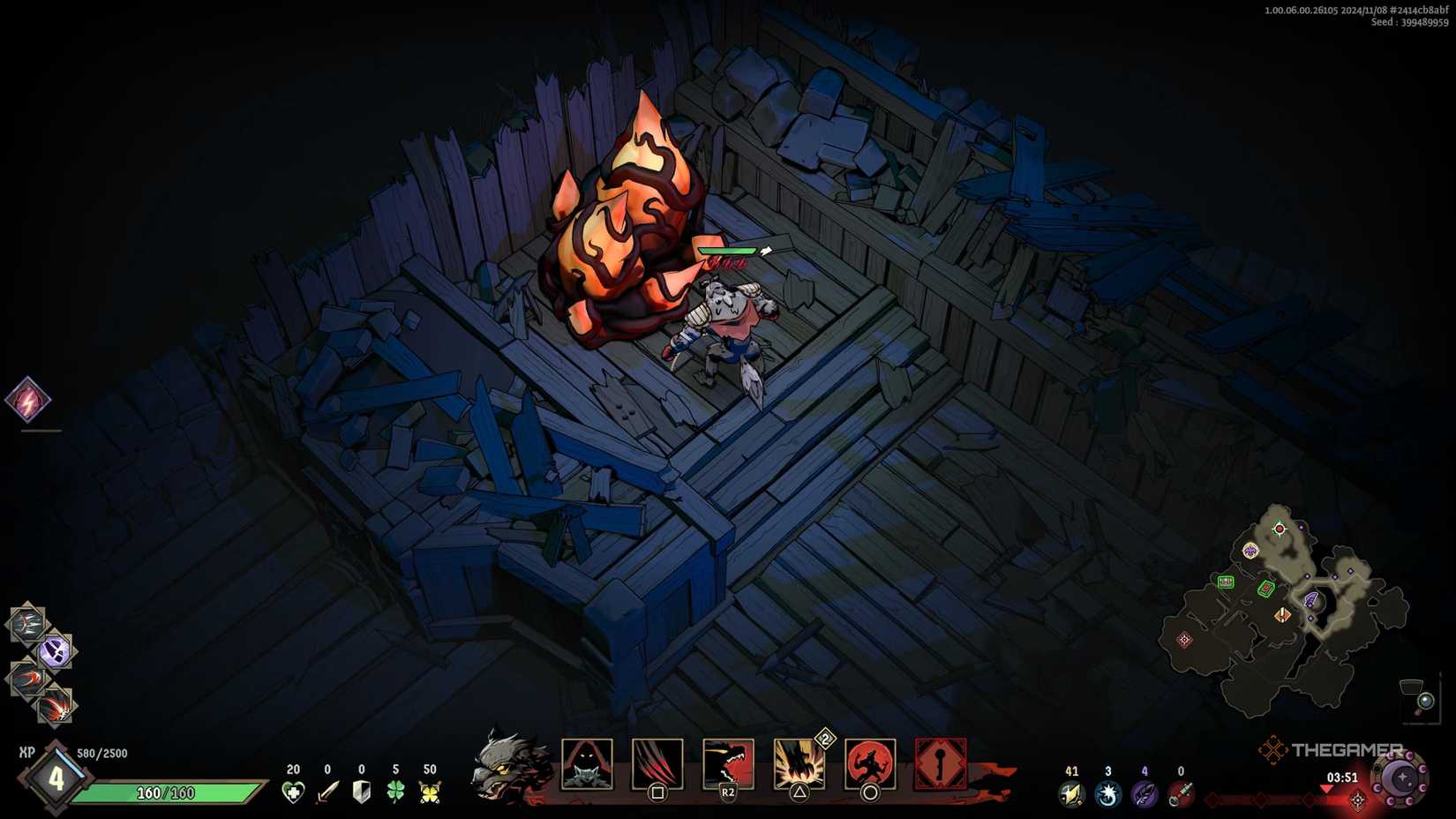
Task: Click the green chest marker on the minimap
Action: 1226,582
